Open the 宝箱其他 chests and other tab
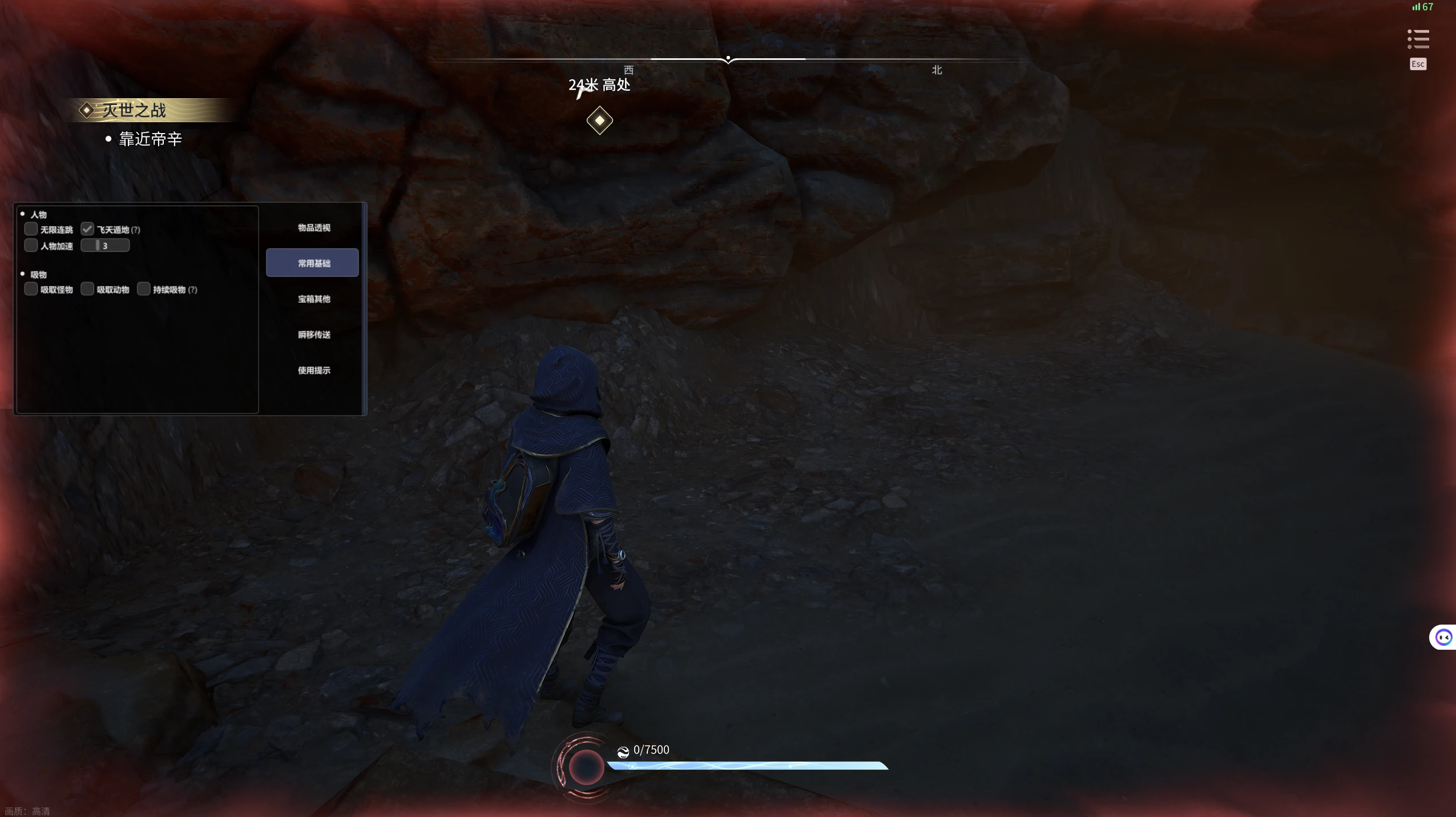1456x817 pixels. tap(313, 299)
